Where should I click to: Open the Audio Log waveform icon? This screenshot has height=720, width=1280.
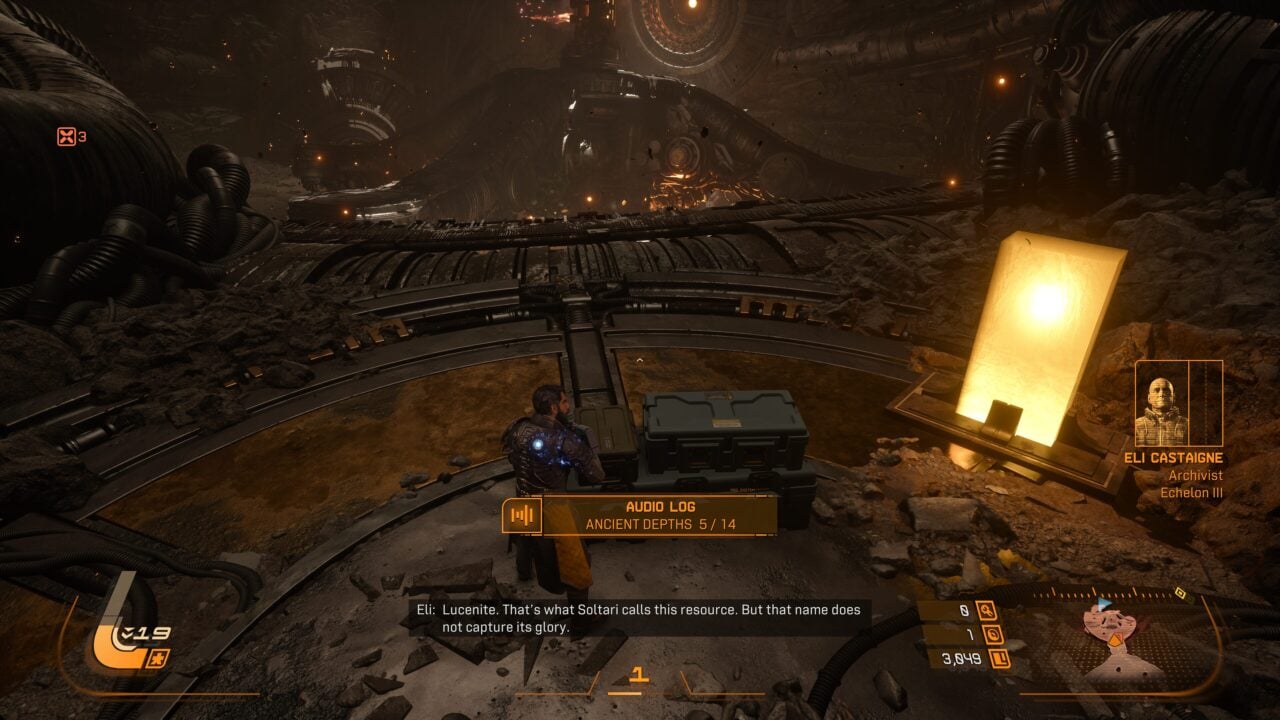[x=521, y=515]
